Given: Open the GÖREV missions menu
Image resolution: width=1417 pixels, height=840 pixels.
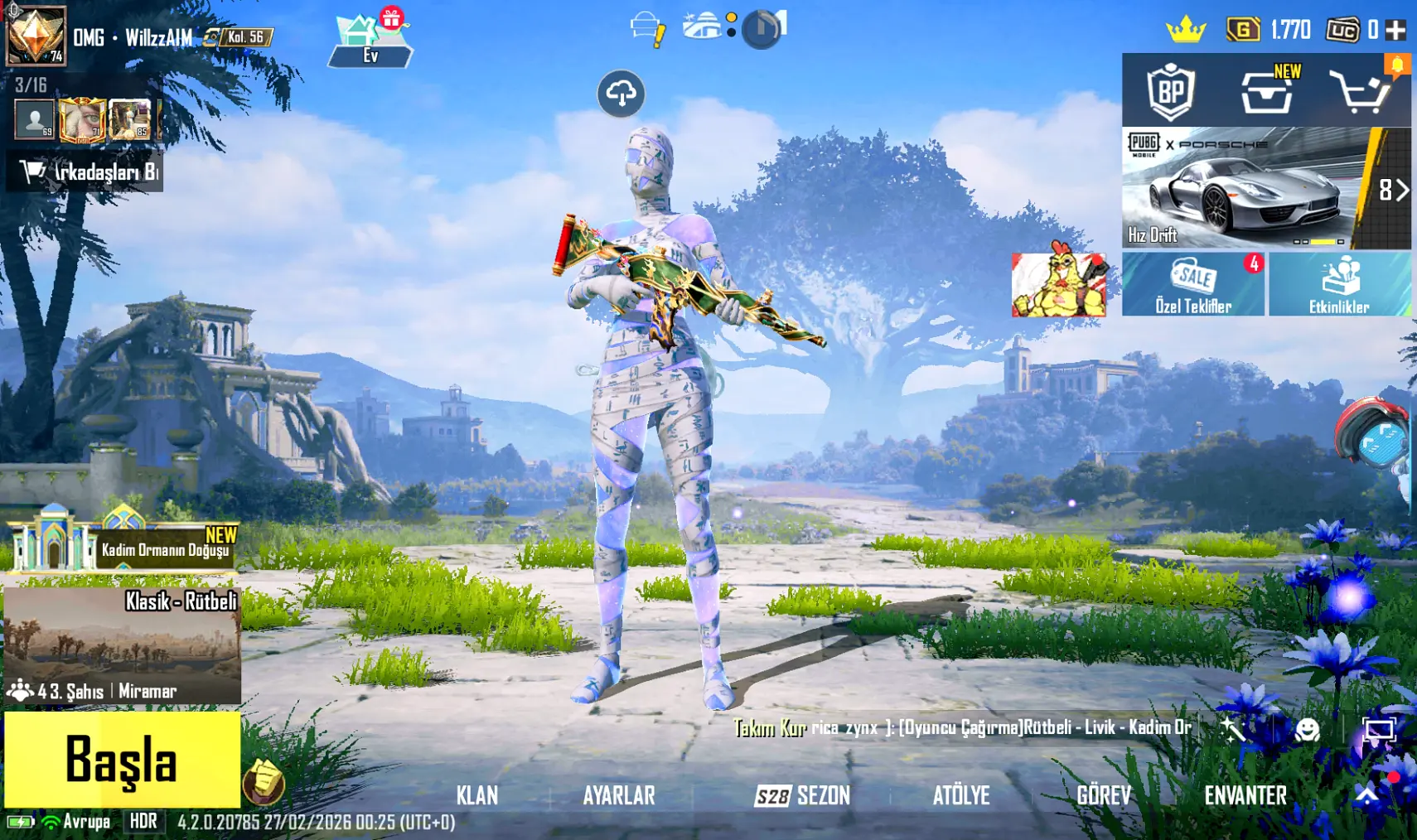Looking at the screenshot, I should 1103,795.
